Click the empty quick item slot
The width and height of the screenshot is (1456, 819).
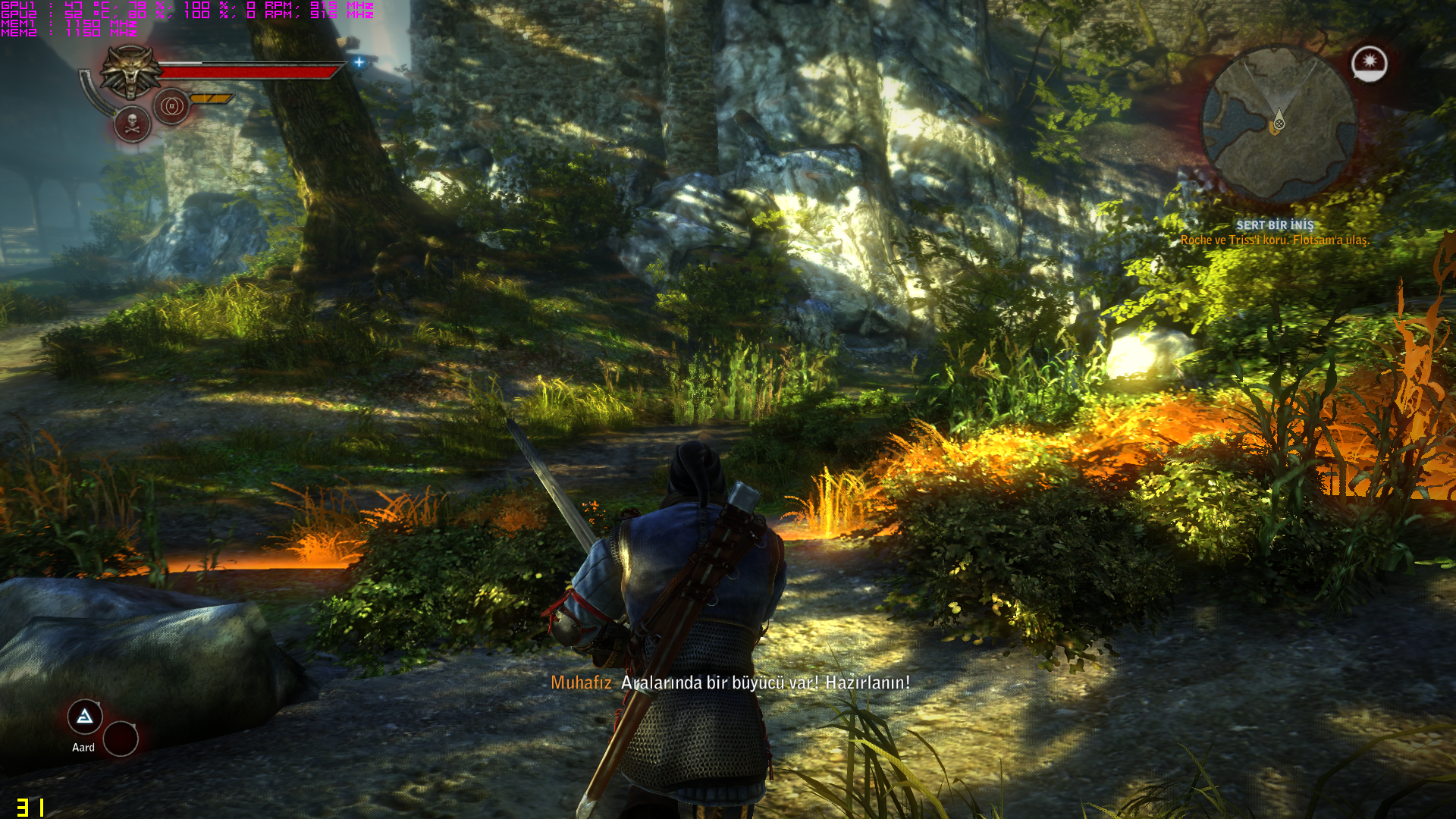121,739
